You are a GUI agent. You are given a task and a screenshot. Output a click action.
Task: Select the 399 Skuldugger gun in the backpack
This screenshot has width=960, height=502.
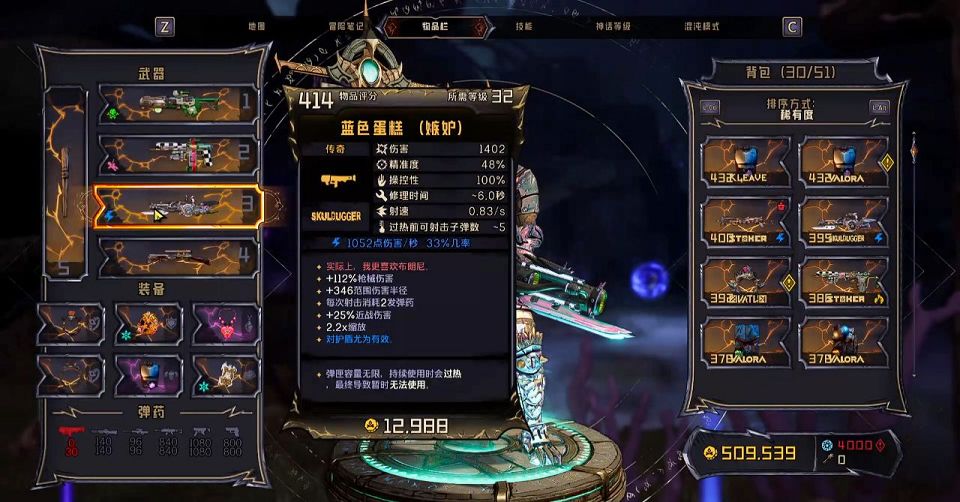(x=843, y=221)
